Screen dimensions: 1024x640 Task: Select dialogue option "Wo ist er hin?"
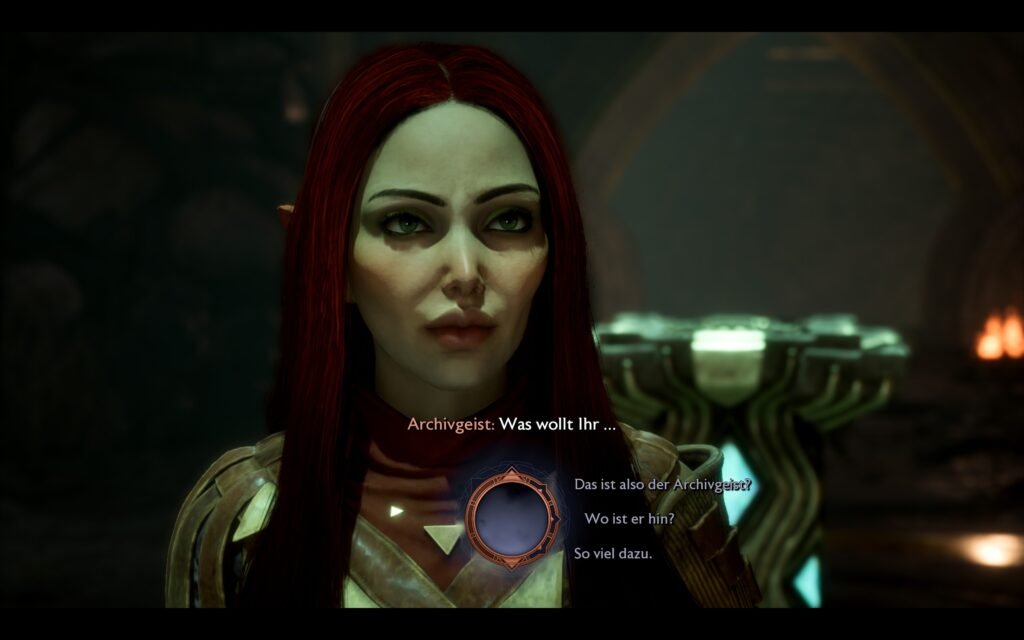(x=629, y=518)
